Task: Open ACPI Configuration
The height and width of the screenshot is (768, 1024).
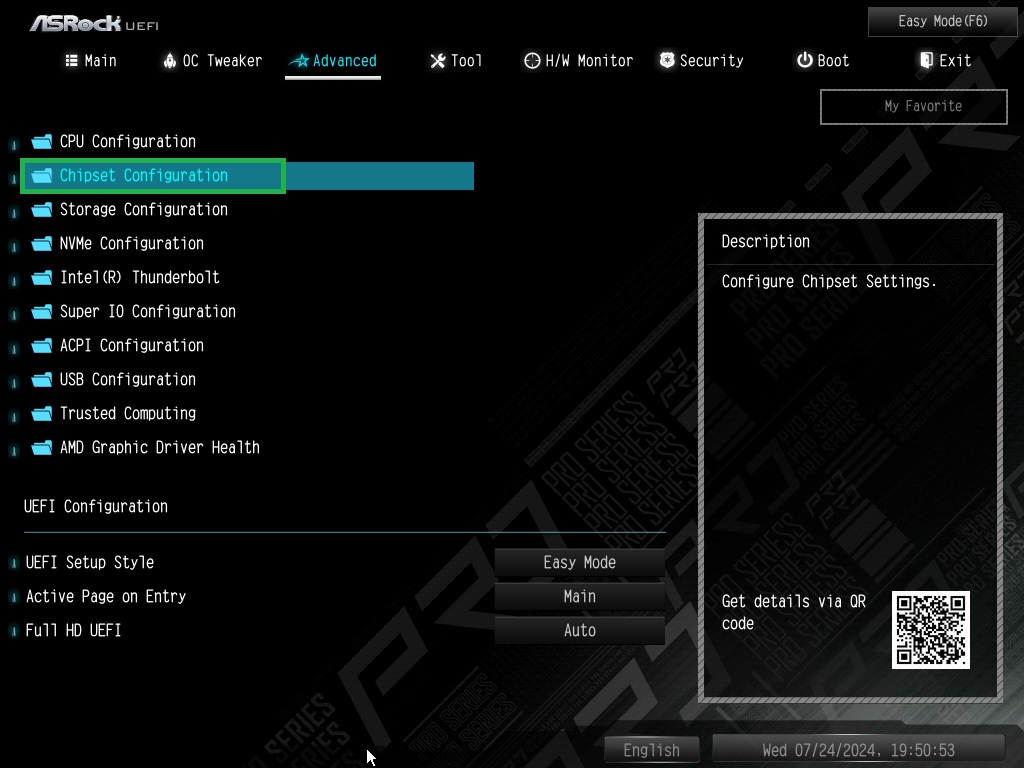Action: 131,346
